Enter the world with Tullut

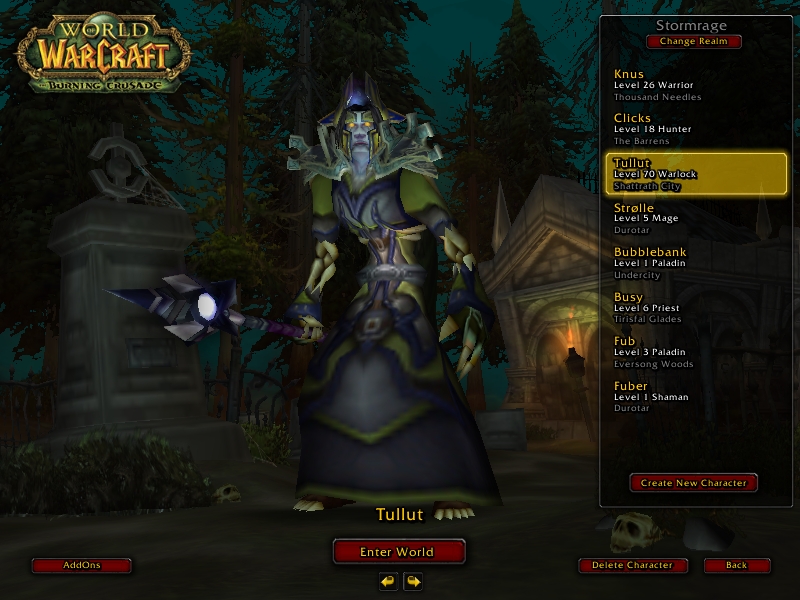coord(398,551)
